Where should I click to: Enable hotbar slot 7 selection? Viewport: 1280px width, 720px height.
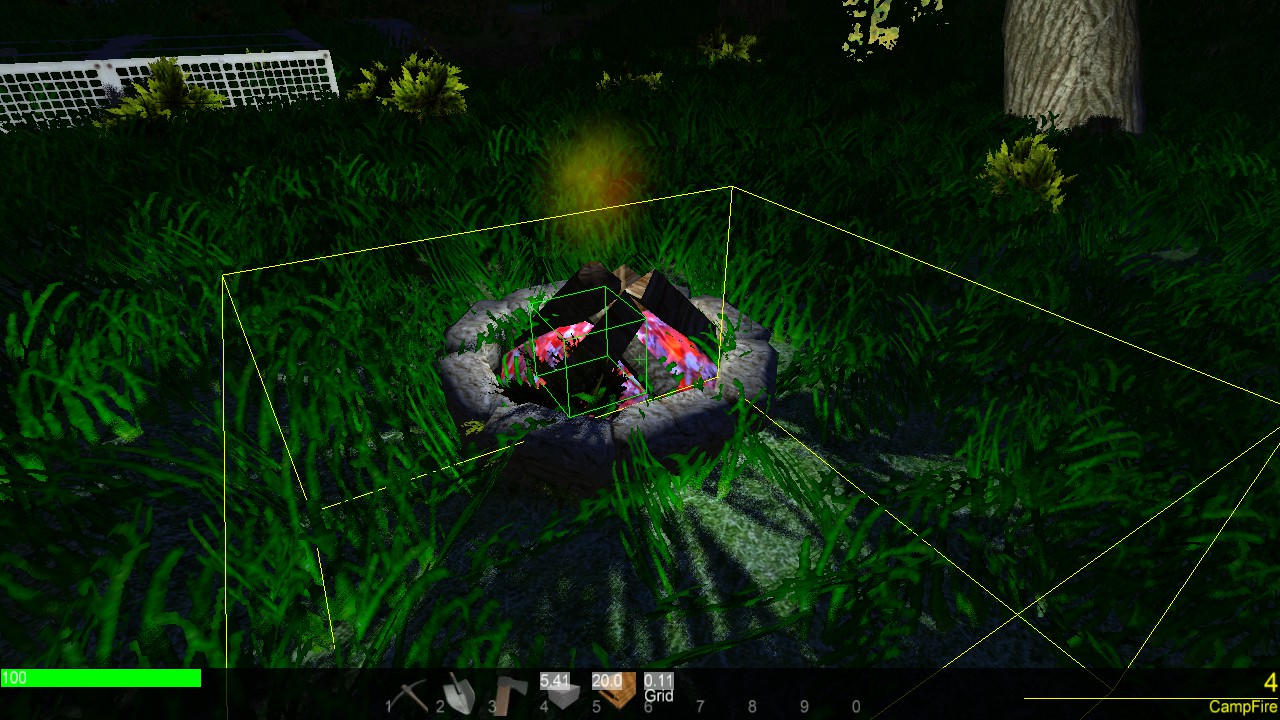click(700, 702)
